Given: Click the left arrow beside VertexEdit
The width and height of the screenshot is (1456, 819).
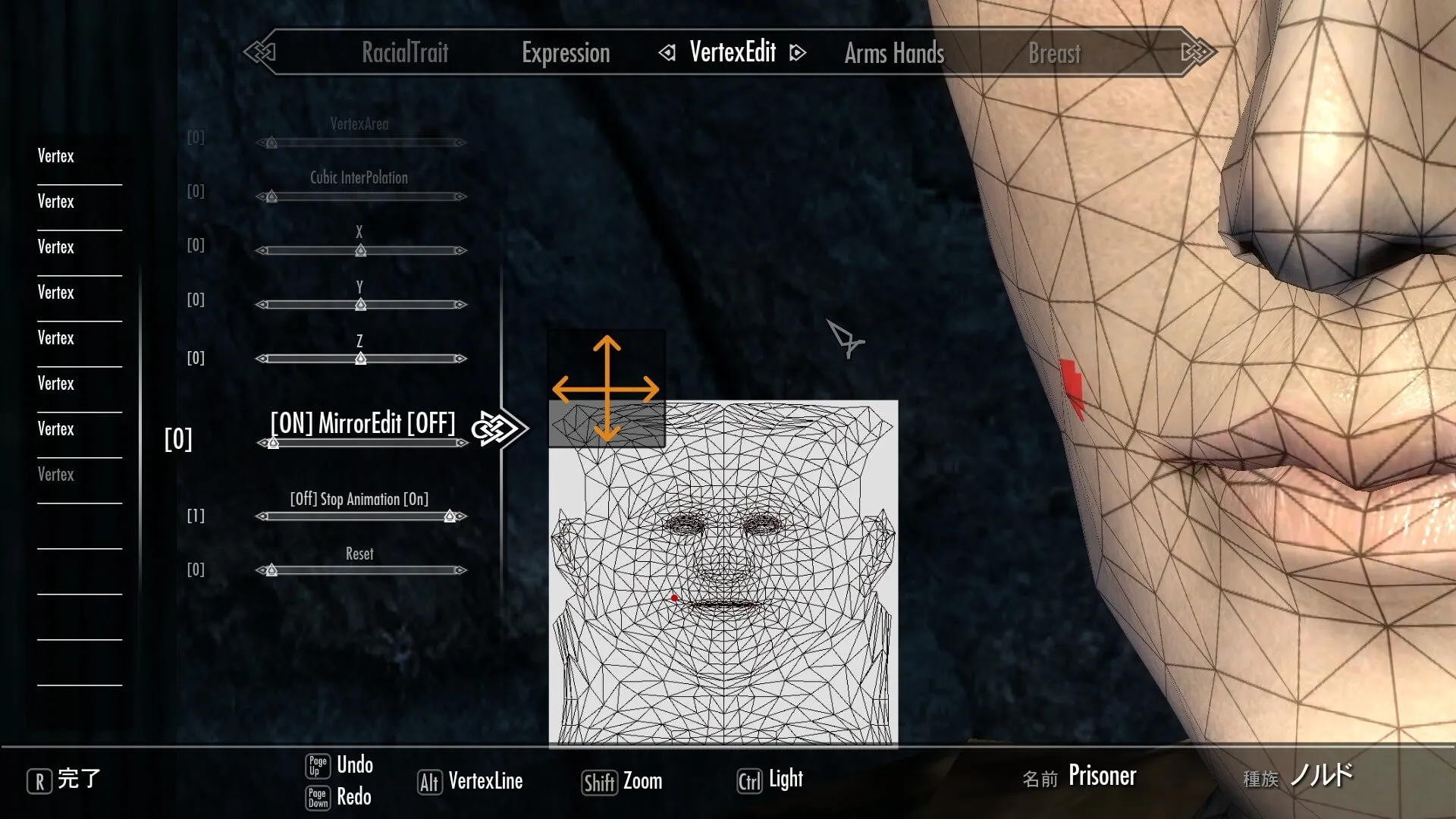Looking at the screenshot, I should click(667, 52).
